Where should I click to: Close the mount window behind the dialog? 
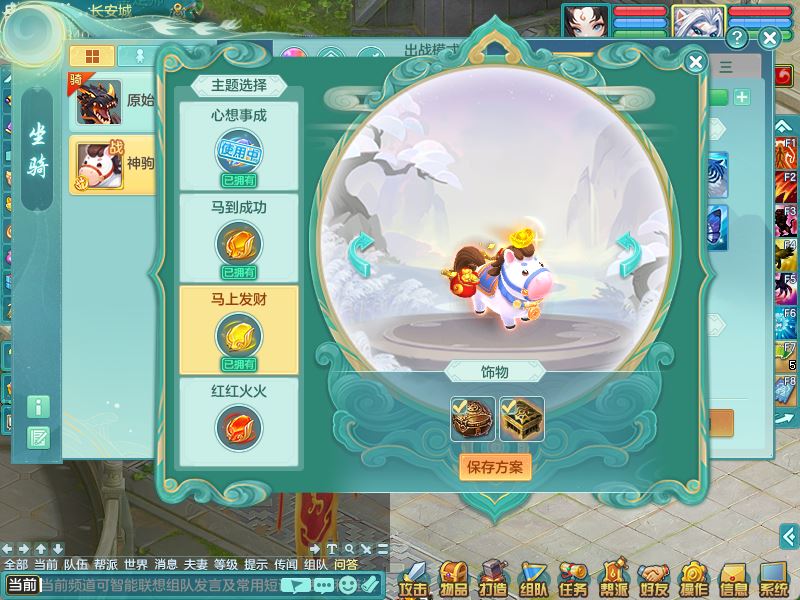pos(769,39)
